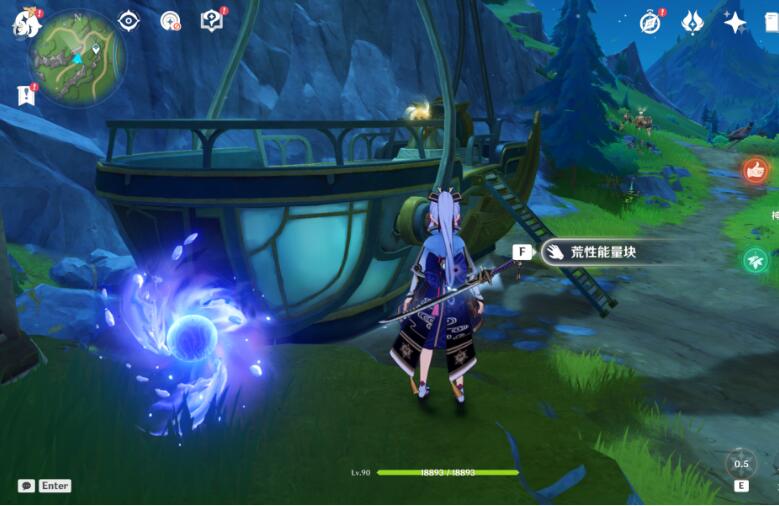This screenshot has height=506, width=779.
Task: Open the document icon at top-right corner
Action: (x=773, y=22)
